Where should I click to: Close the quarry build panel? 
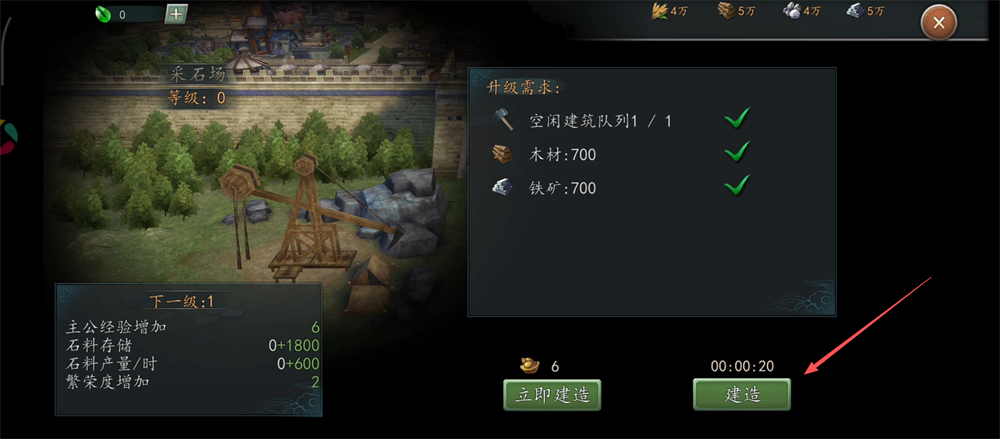point(938,21)
